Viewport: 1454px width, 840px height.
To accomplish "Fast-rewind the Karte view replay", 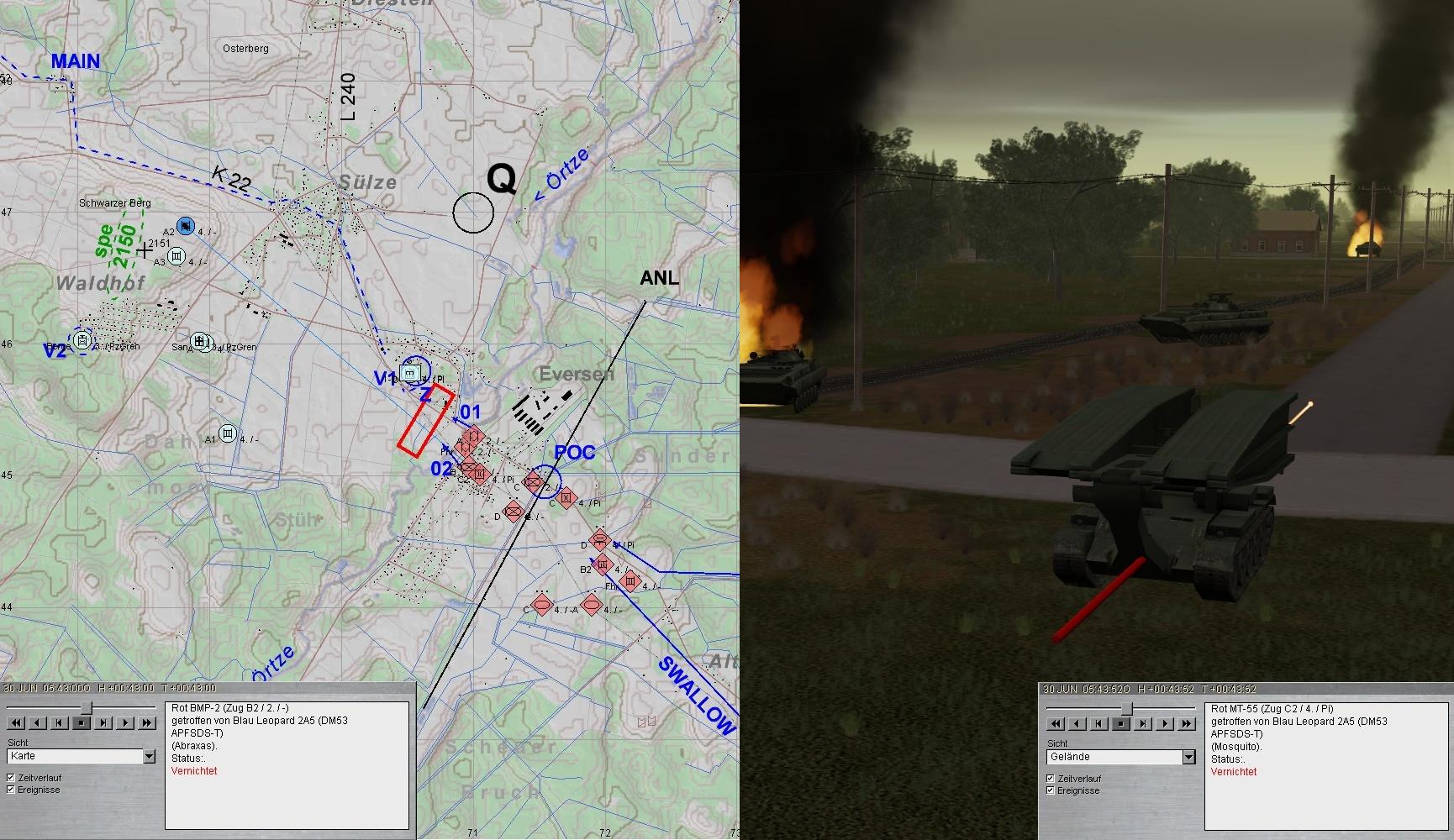I will tap(16, 722).
